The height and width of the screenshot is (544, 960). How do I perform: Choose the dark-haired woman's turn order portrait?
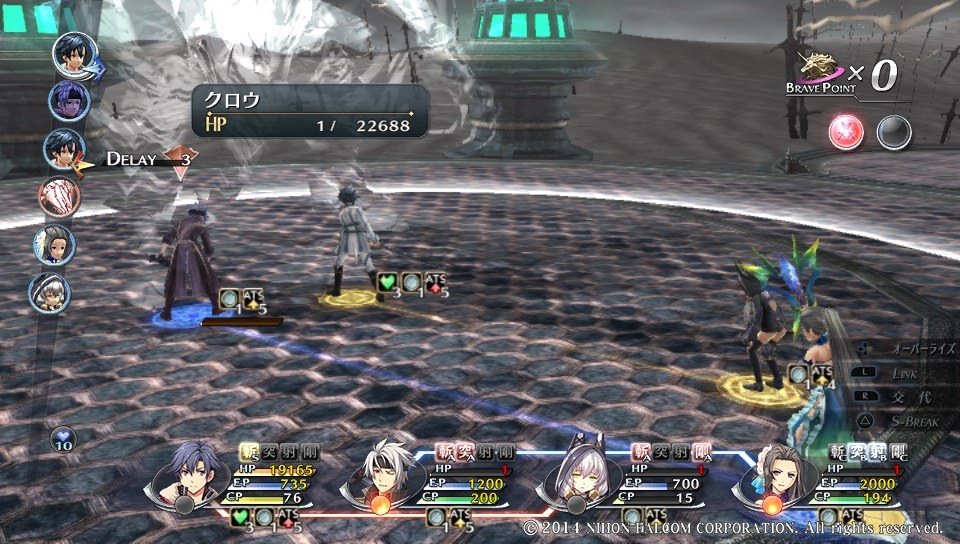pos(55,244)
